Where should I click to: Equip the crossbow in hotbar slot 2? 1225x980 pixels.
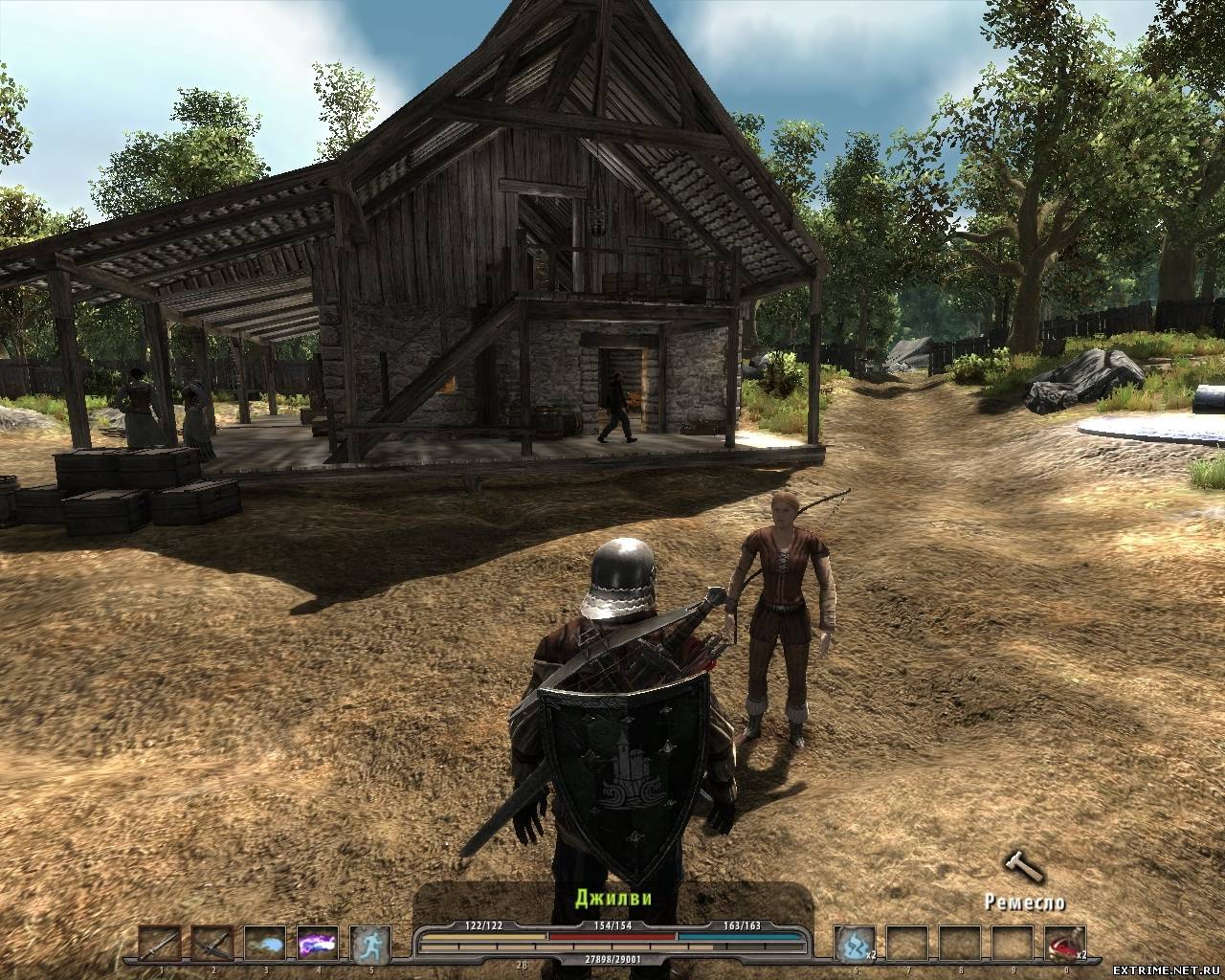[212, 944]
